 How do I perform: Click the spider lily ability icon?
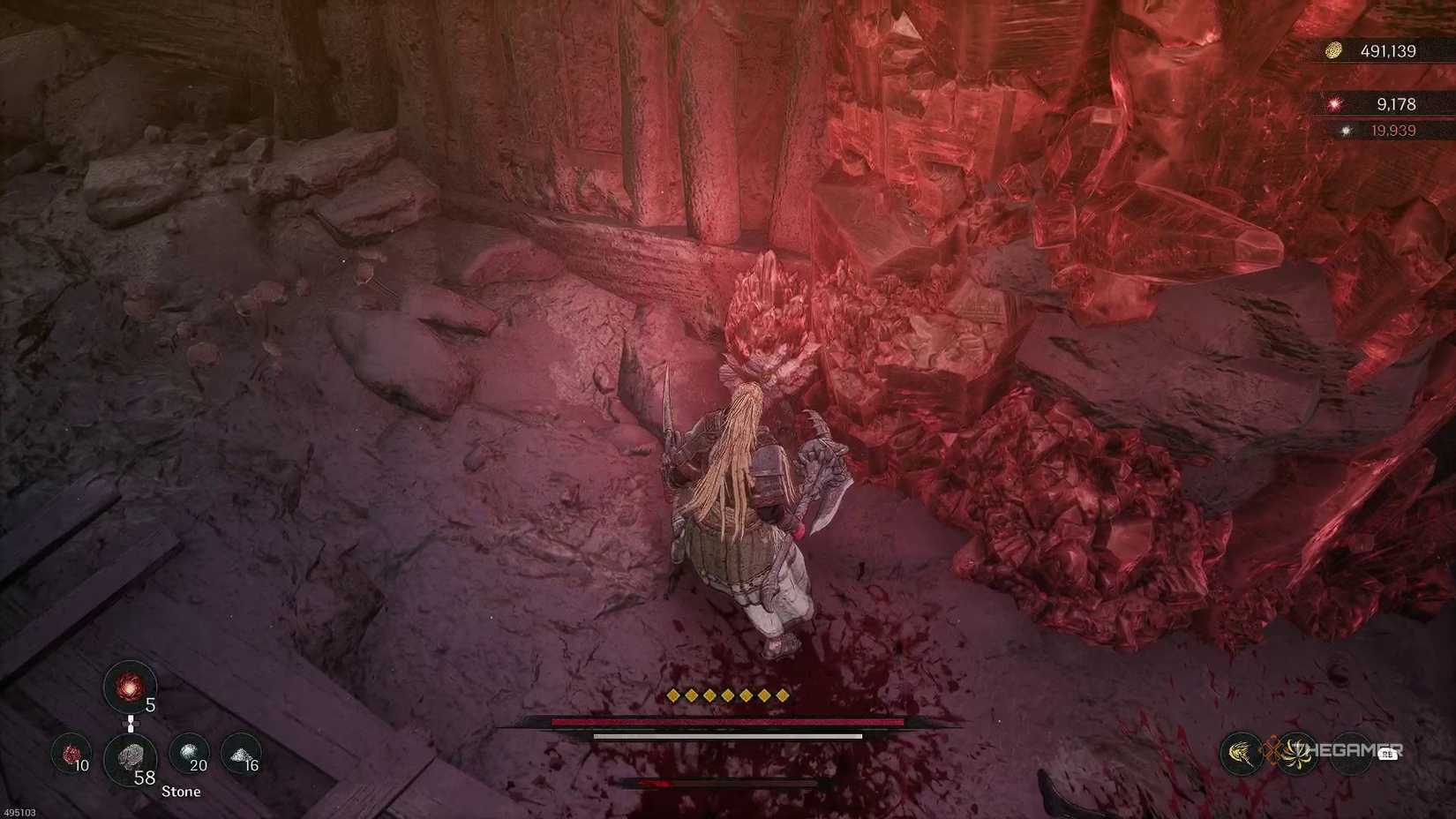point(1297,755)
